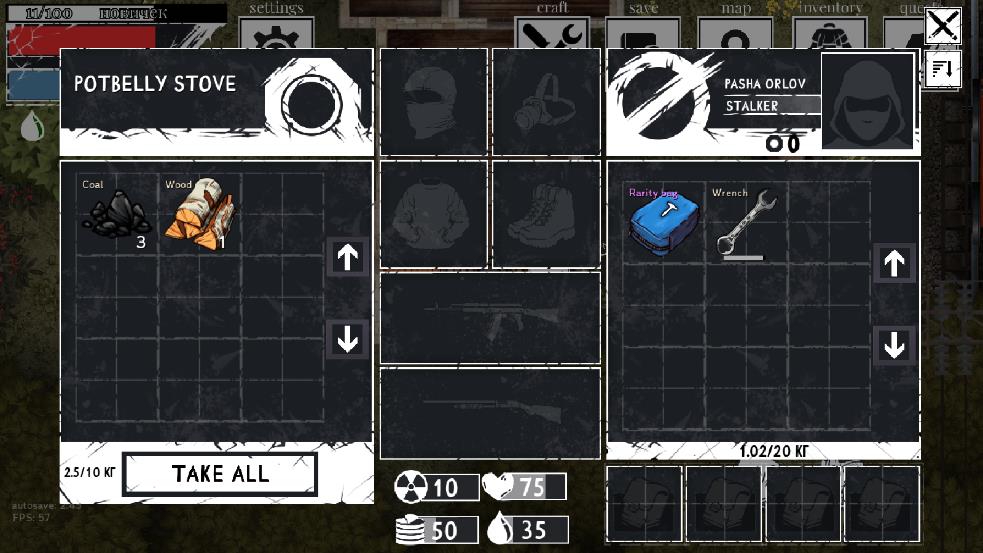The image size is (983, 553).
Task: Move the stove item list up
Action: click(x=348, y=258)
